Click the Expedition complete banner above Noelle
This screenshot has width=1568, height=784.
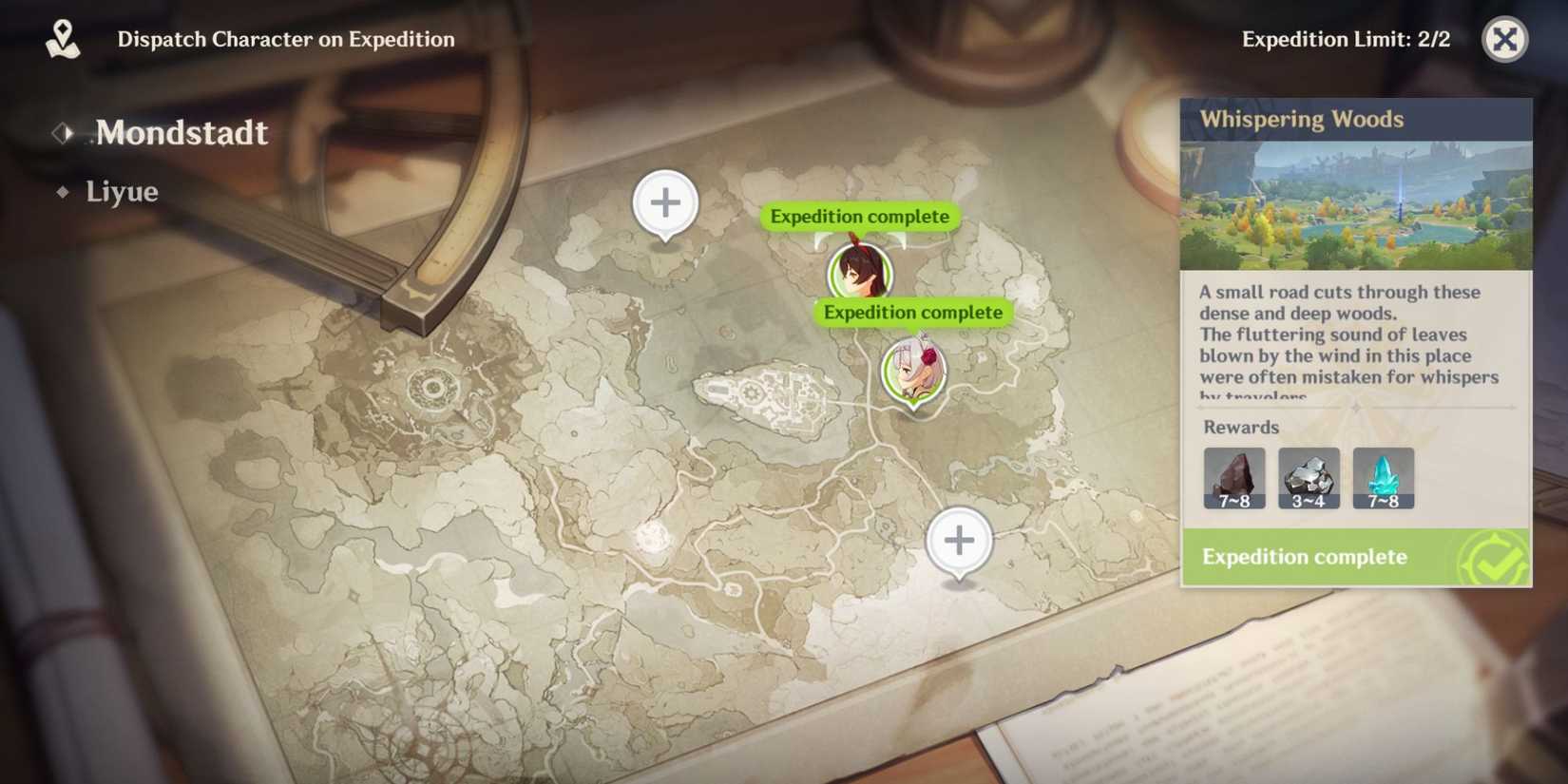[x=911, y=312]
